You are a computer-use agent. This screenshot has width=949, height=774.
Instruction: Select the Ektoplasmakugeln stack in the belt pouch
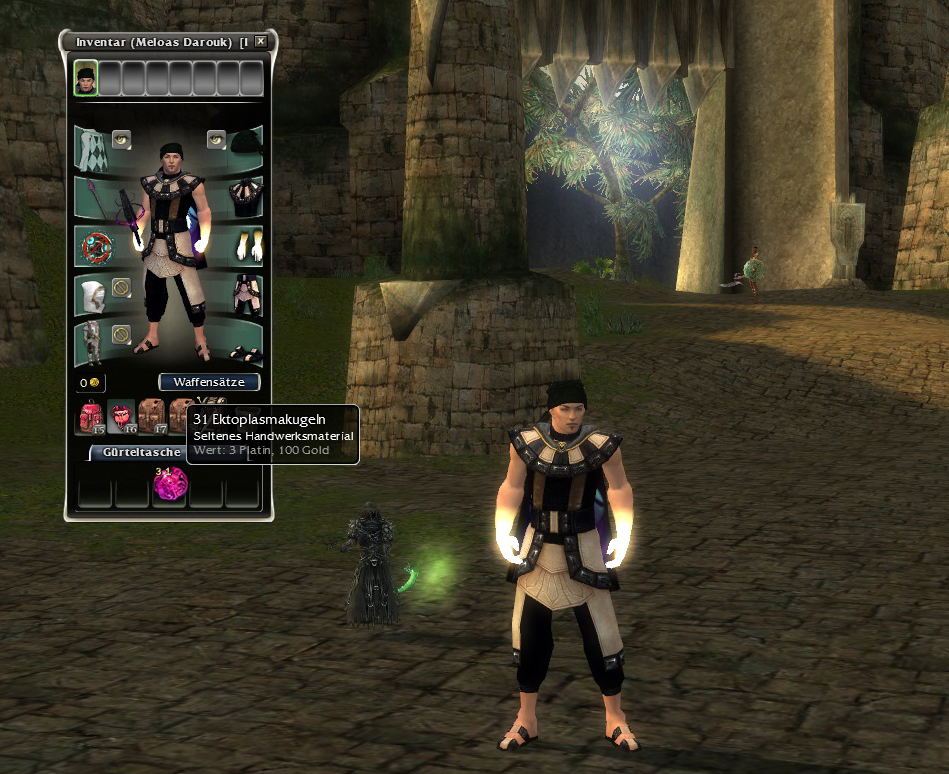tap(170, 486)
